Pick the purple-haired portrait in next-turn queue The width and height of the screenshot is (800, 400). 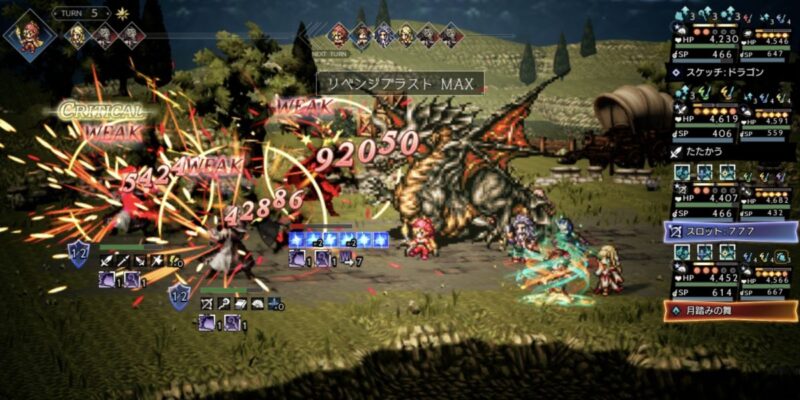tap(384, 35)
